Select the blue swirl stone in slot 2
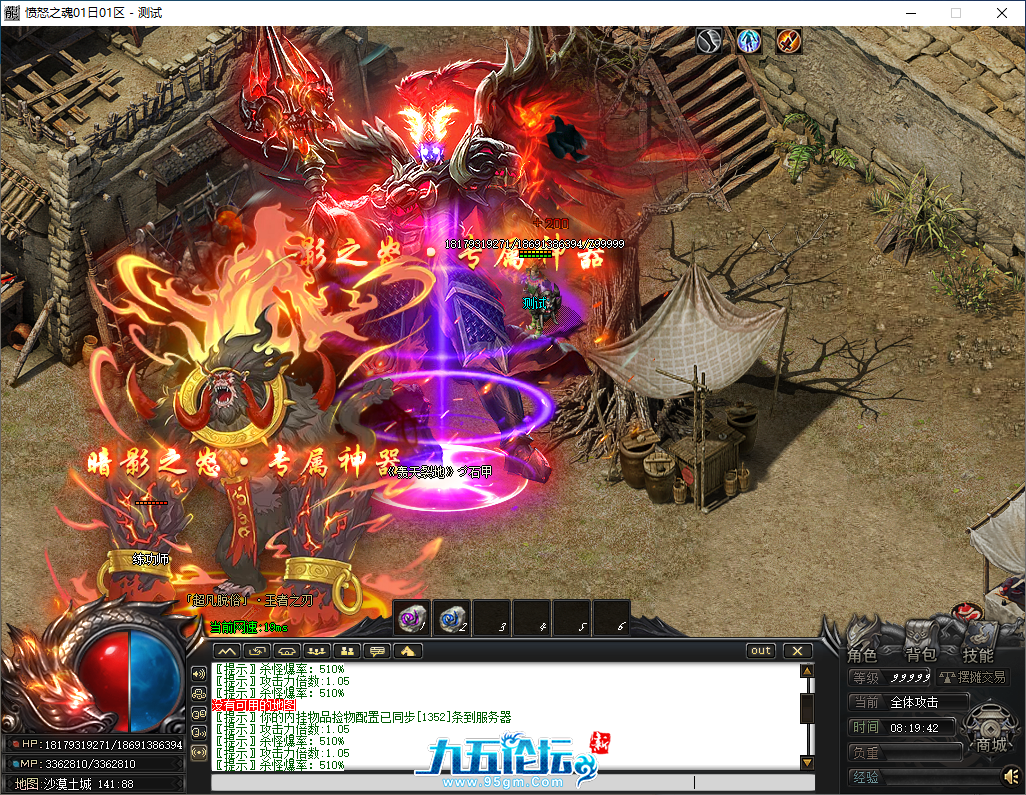 (x=452, y=619)
